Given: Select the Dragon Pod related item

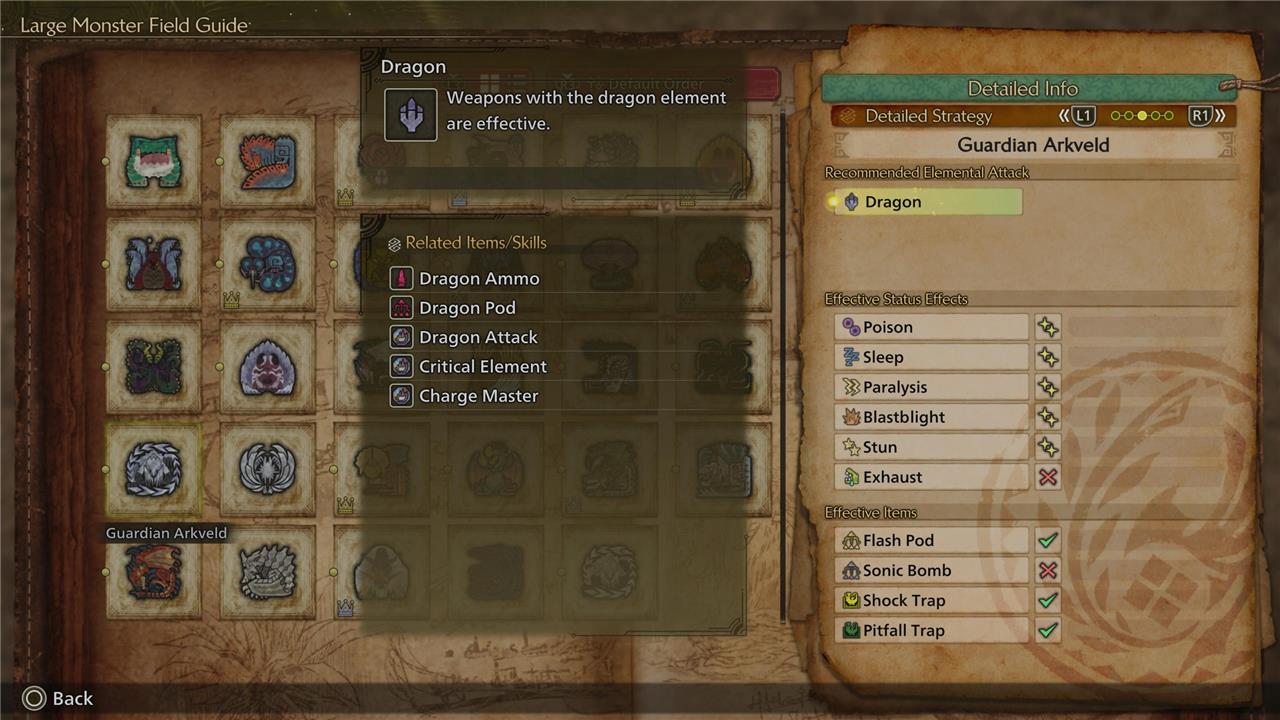Looking at the screenshot, I should pyautogui.click(x=466, y=308).
